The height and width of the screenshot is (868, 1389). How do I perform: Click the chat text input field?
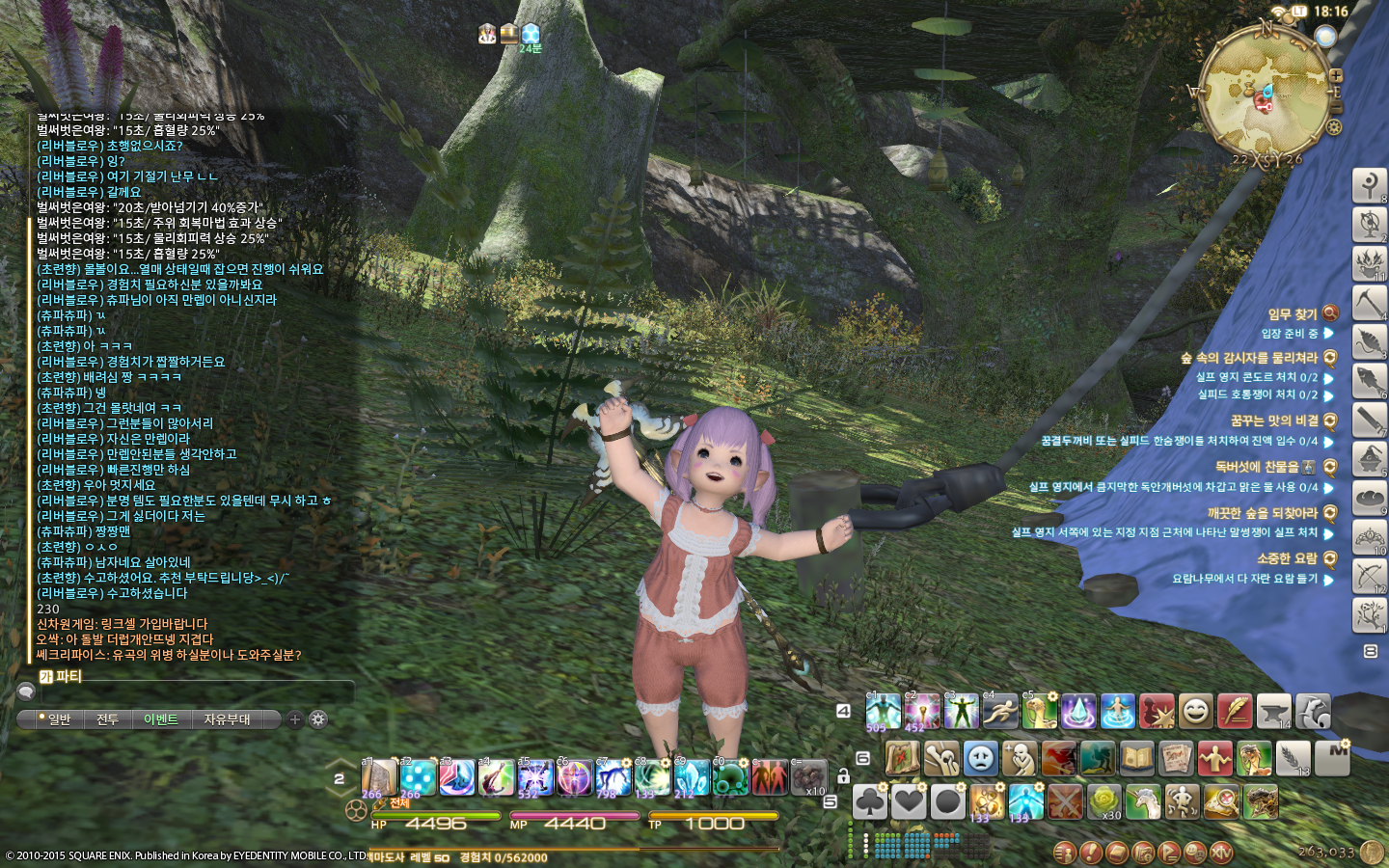pos(193,692)
